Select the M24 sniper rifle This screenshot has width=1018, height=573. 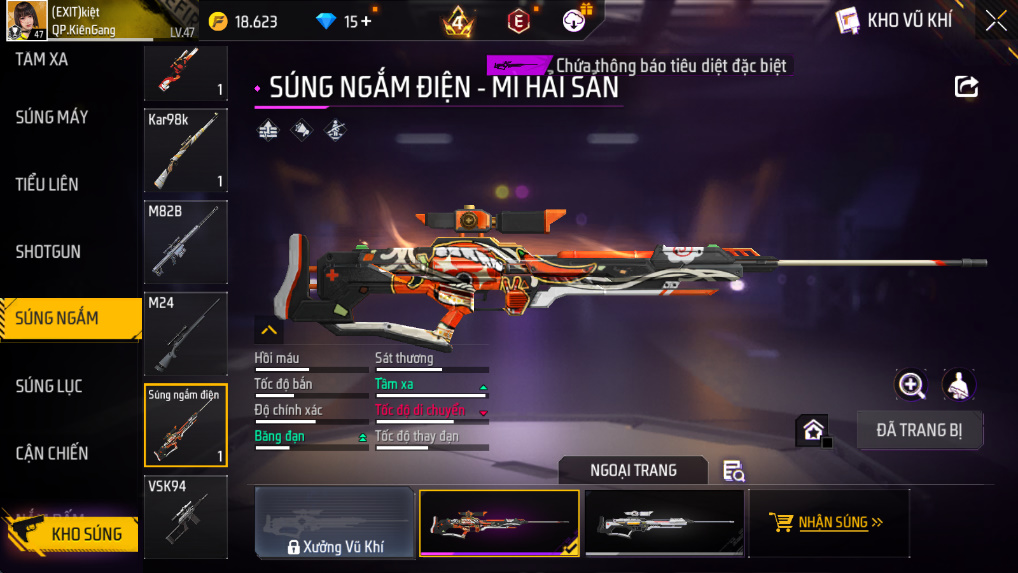pos(185,333)
